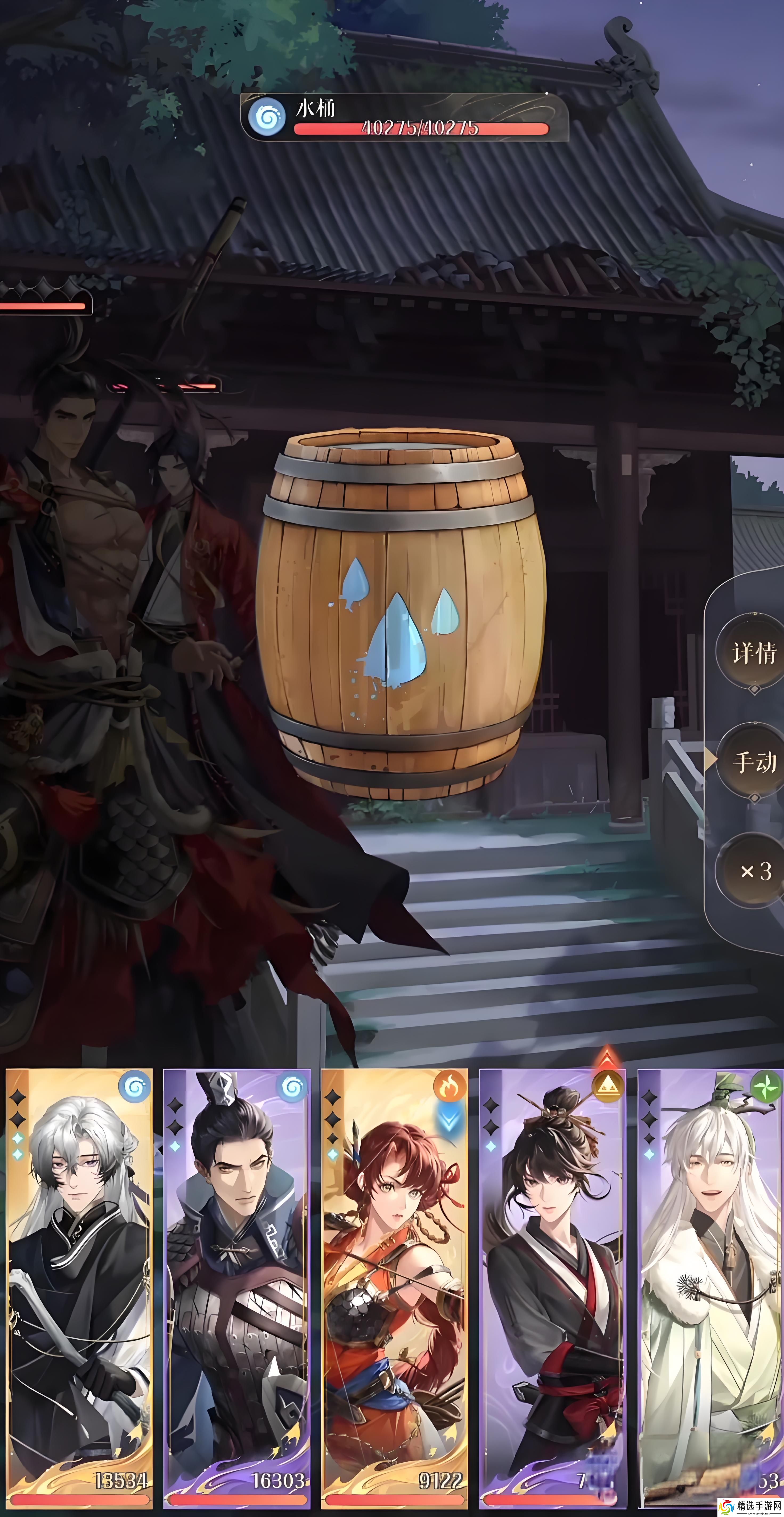Open the 详情 details button

(x=752, y=653)
